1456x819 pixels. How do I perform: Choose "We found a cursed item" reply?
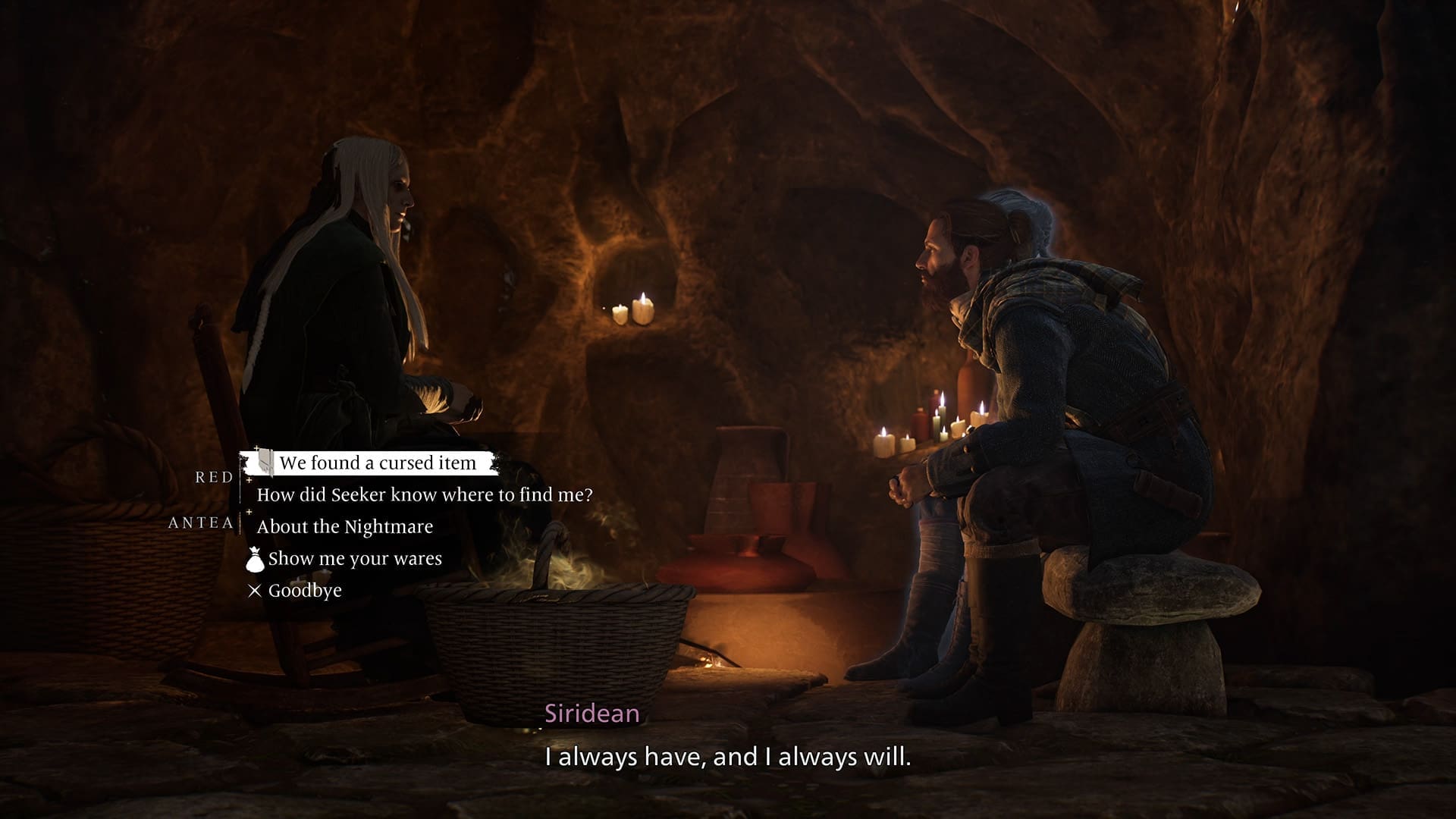tap(377, 463)
